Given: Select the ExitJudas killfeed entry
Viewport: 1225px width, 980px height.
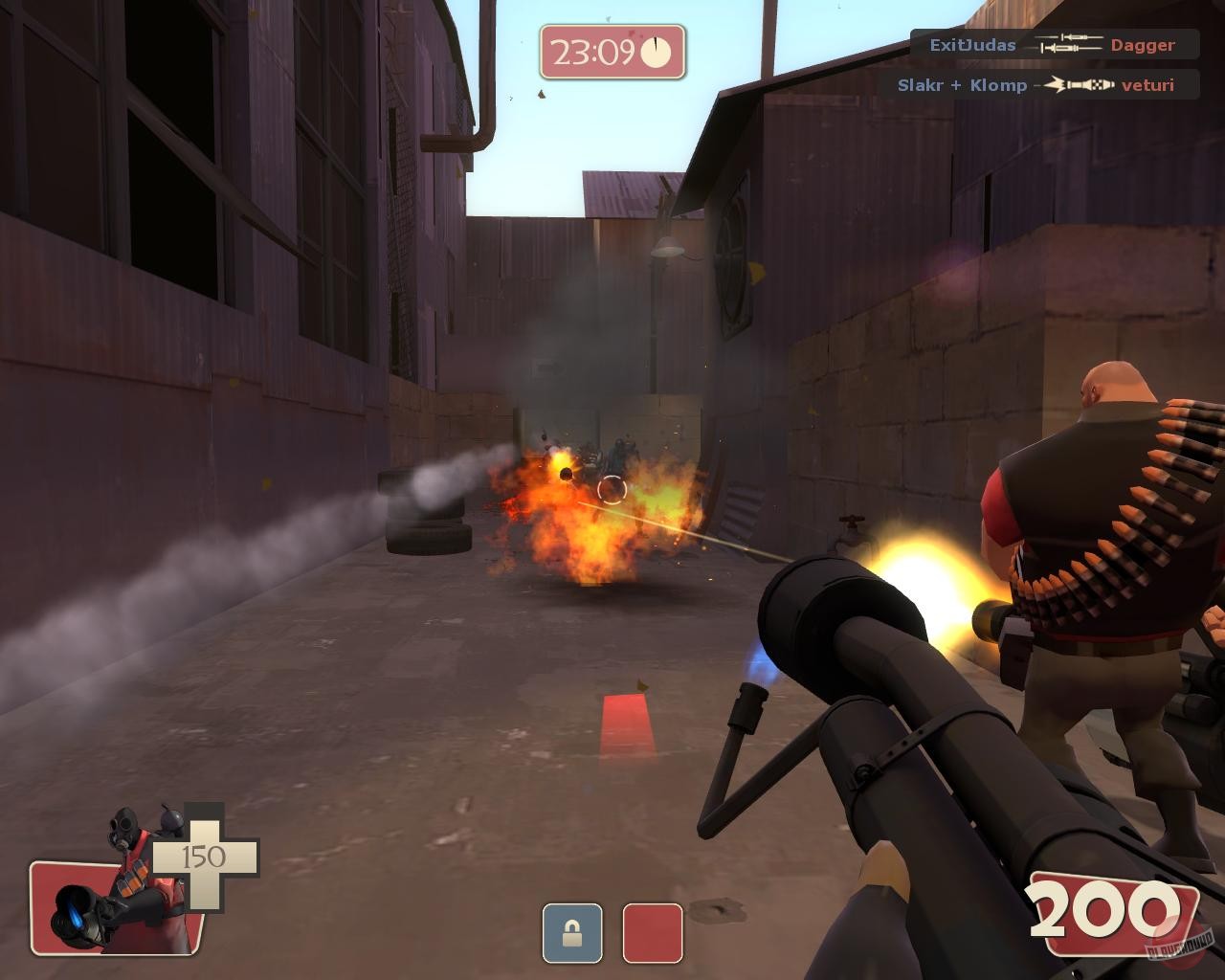Looking at the screenshot, I should pyautogui.click(x=970, y=44).
